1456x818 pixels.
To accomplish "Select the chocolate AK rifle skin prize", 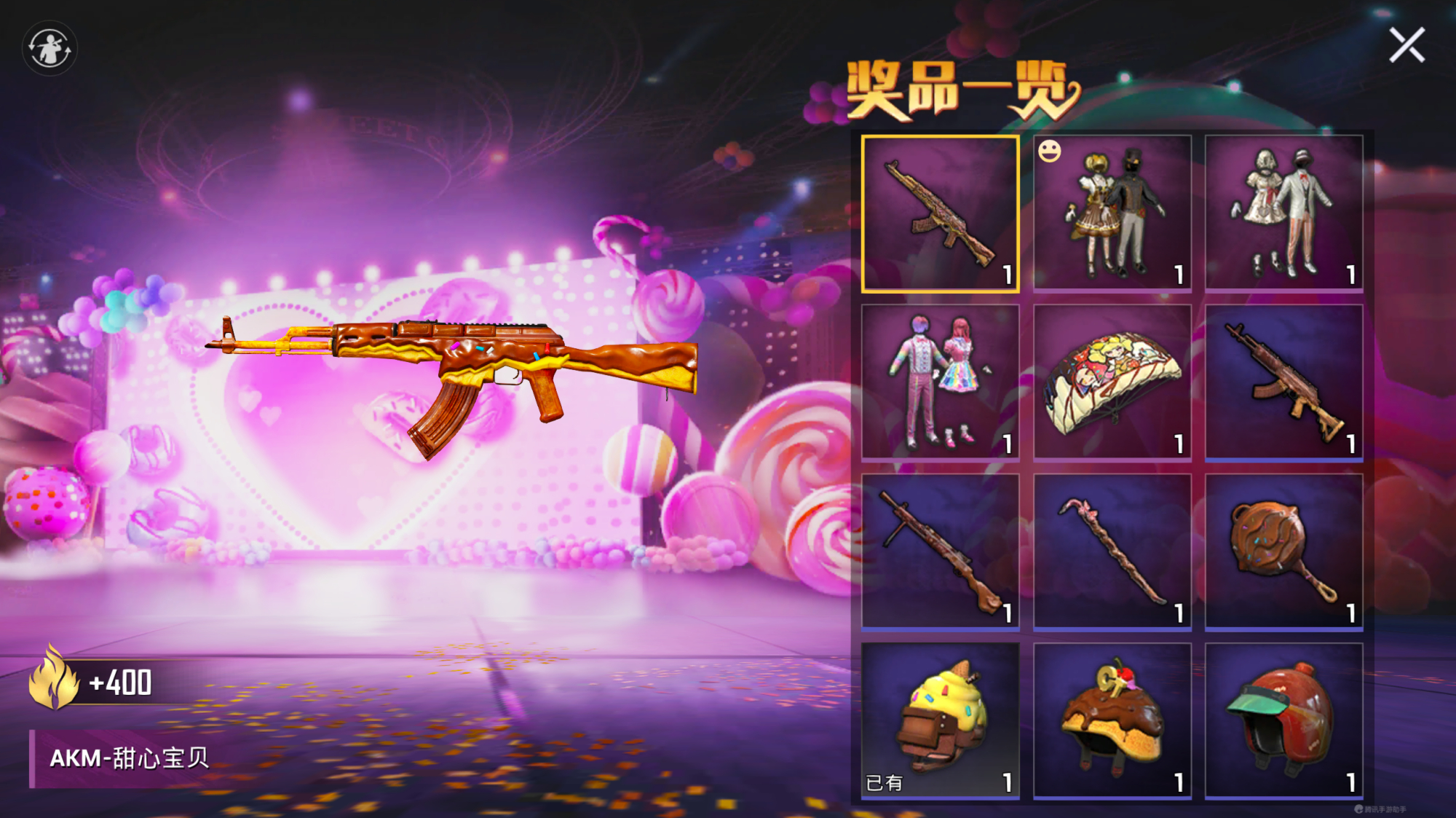I will click(1285, 381).
